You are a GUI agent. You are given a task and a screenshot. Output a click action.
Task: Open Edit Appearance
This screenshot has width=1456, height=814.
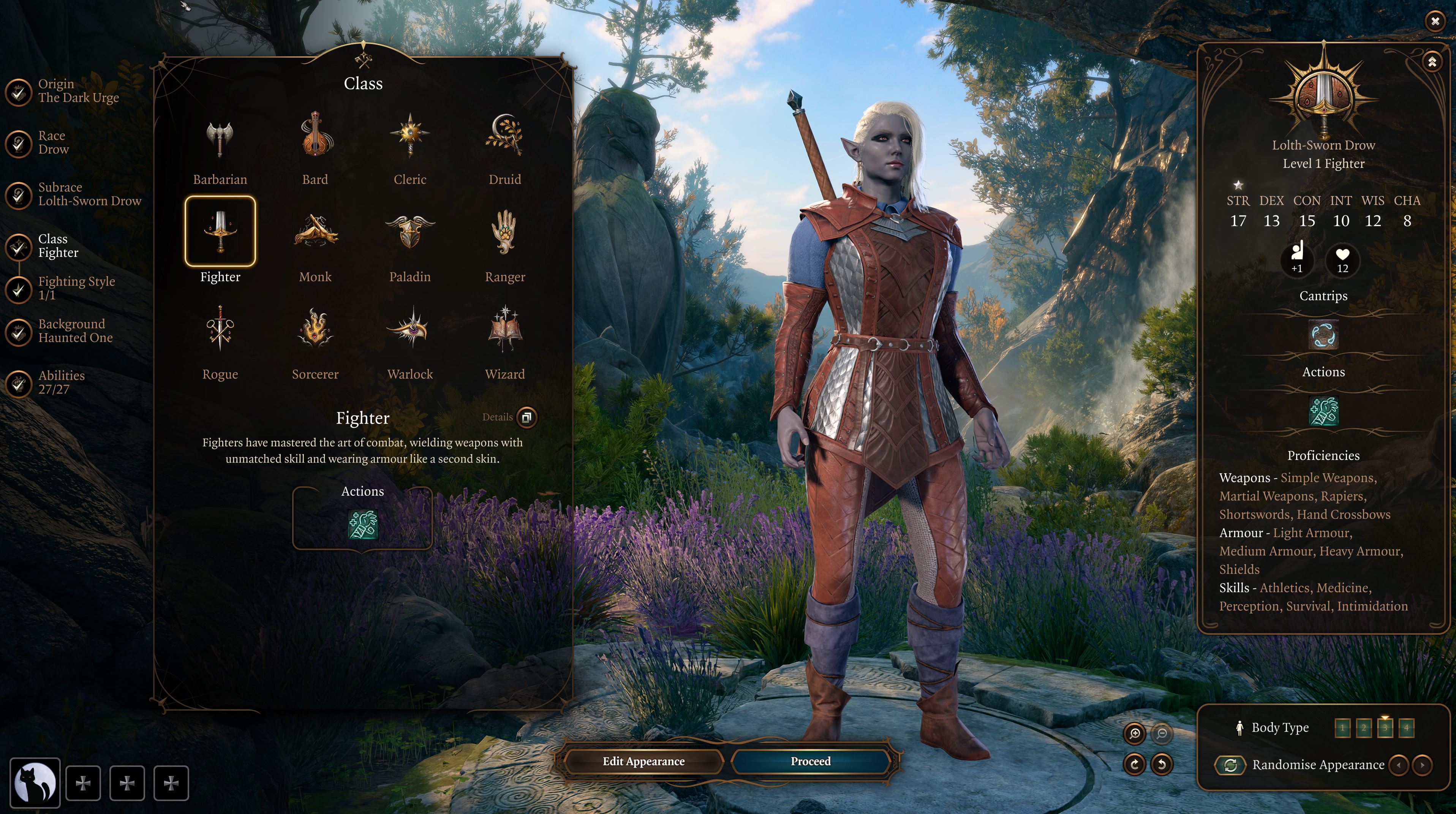click(x=643, y=762)
